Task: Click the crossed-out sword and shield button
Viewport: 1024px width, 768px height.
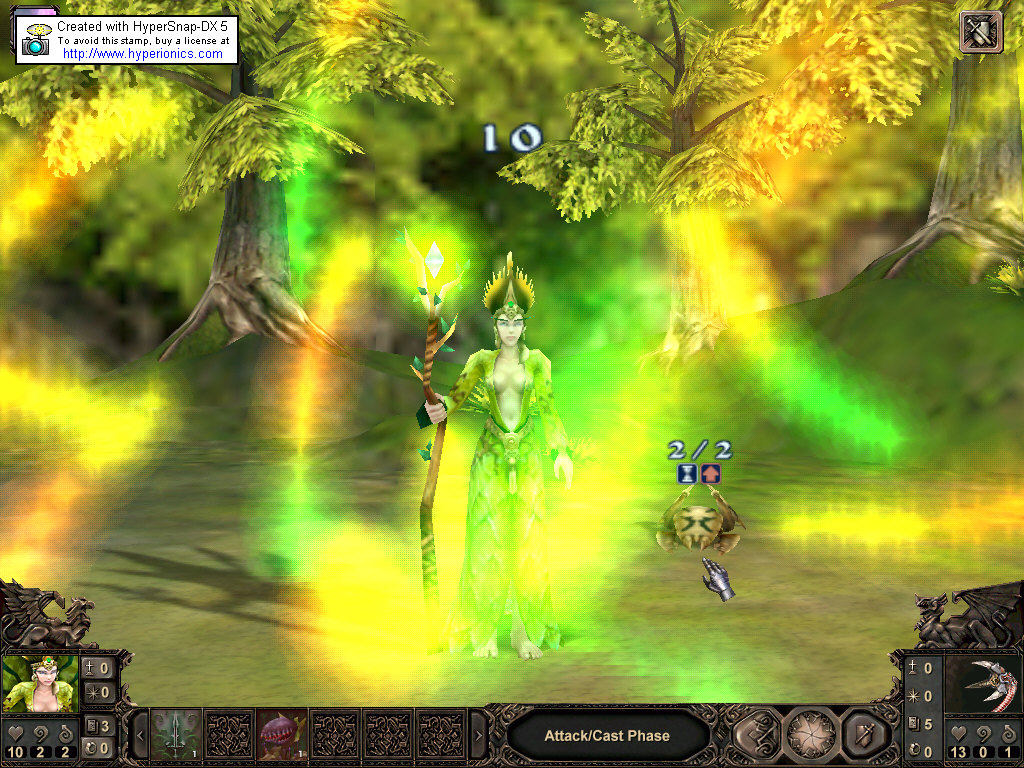Action: [980, 32]
